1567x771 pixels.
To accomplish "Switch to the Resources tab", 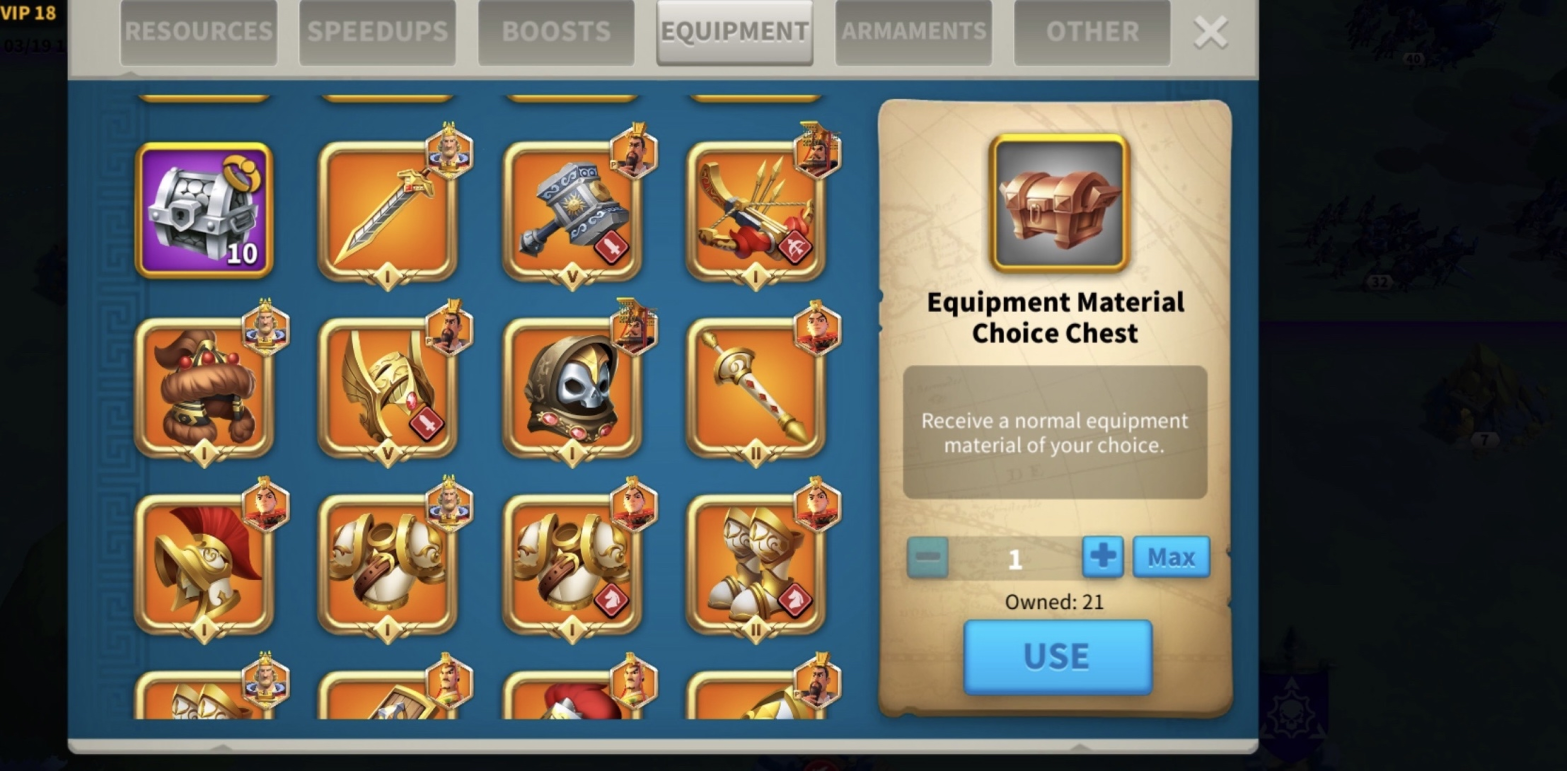I will tap(198, 32).
